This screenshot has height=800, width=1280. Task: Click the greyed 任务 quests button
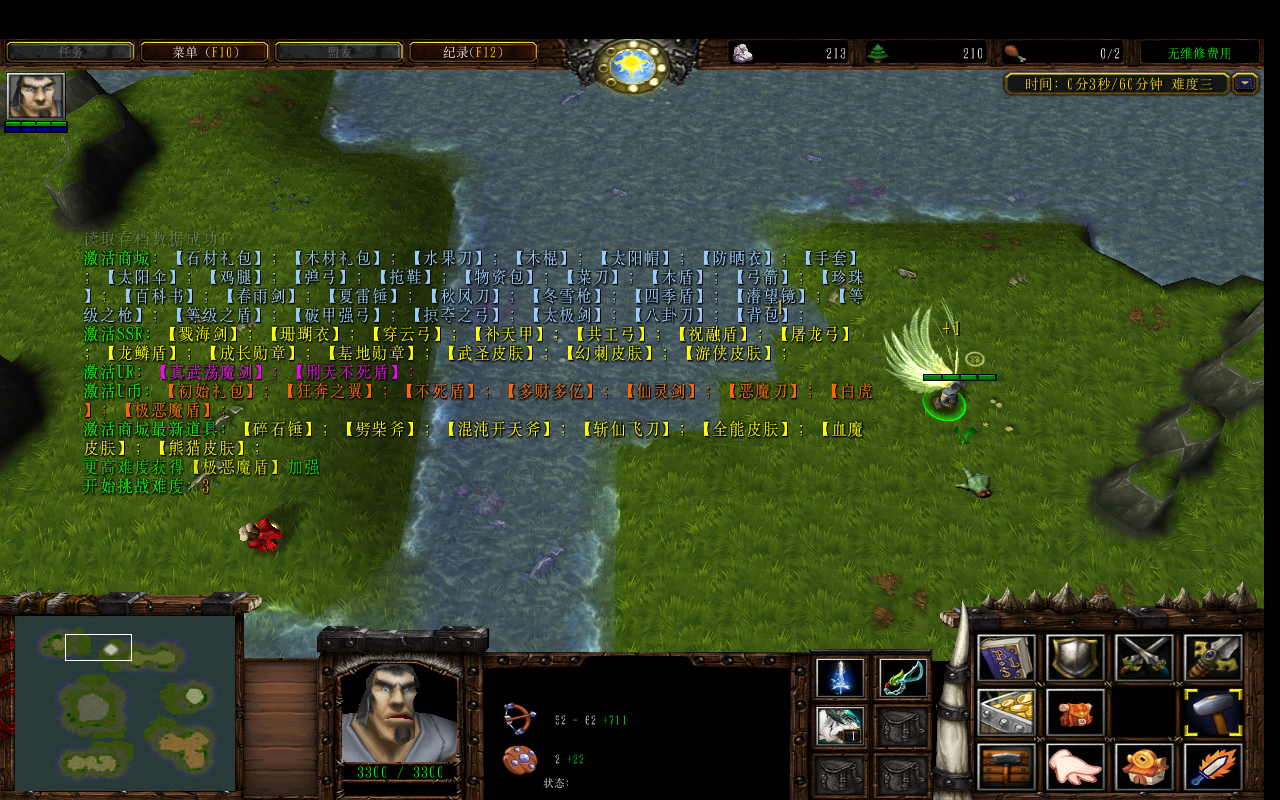(70, 52)
